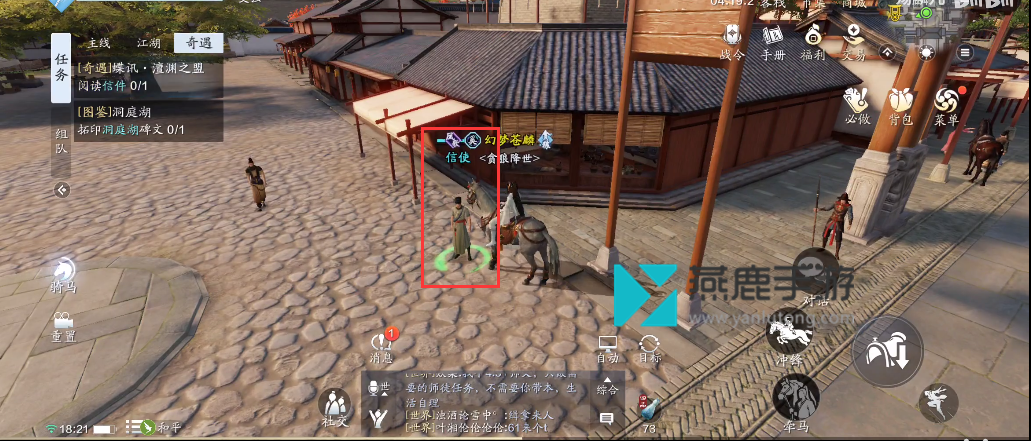Tap the 骑马 mount button
The height and width of the screenshot is (441, 1031).
pyautogui.click(x=62, y=273)
